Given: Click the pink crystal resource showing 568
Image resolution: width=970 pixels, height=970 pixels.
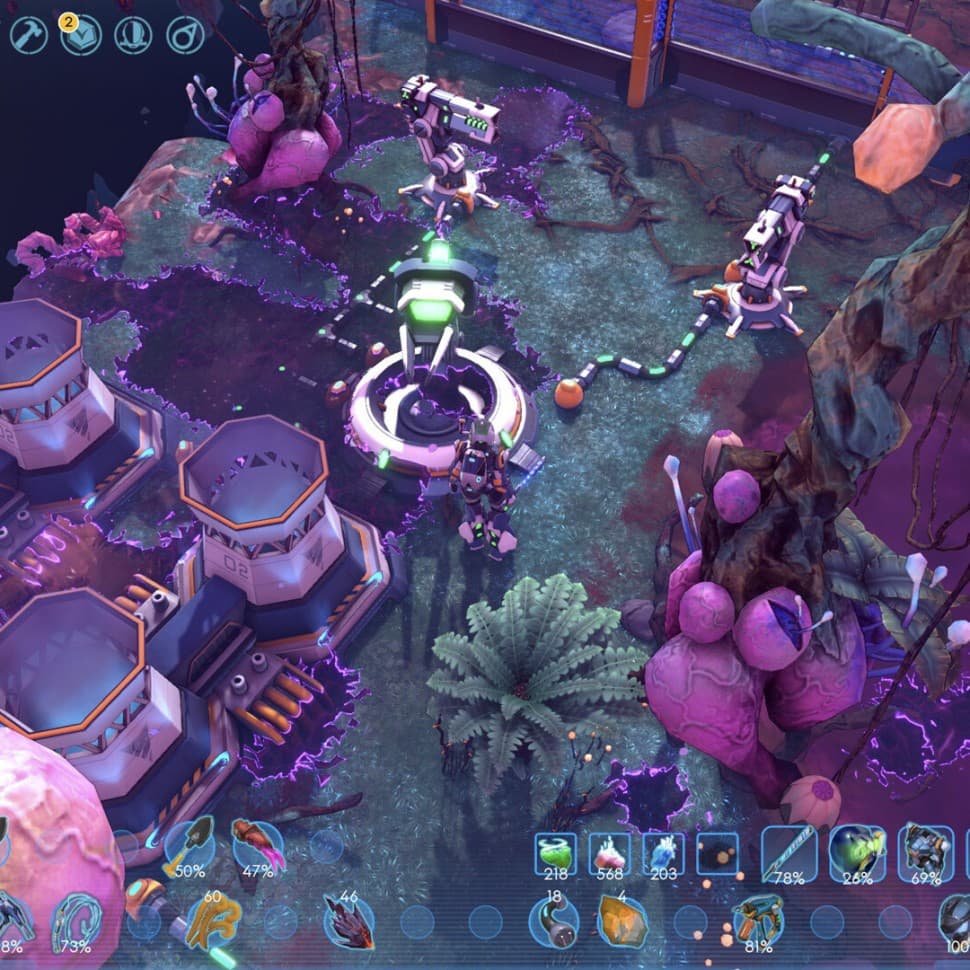Looking at the screenshot, I should click(609, 854).
